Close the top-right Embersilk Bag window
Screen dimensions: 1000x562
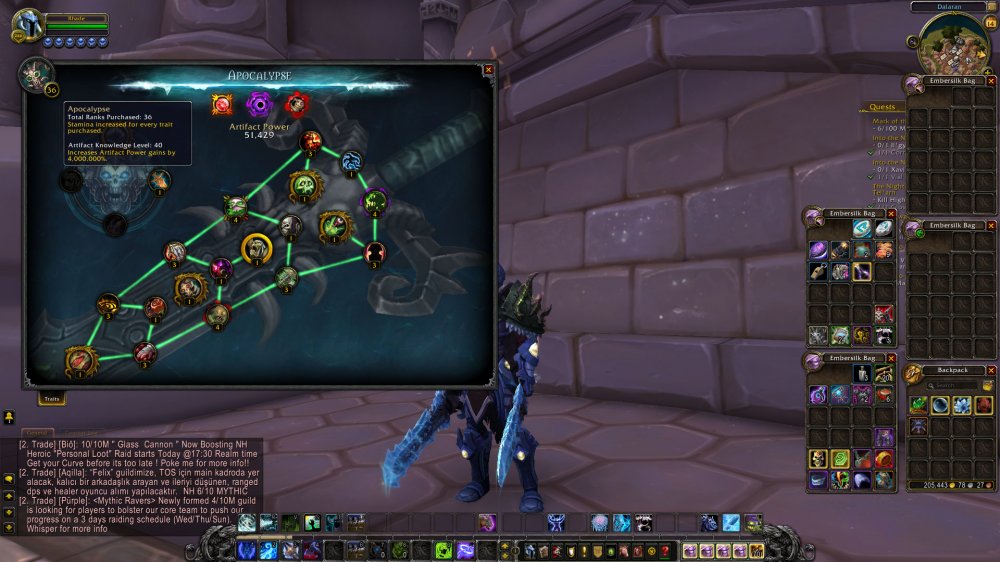991,81
